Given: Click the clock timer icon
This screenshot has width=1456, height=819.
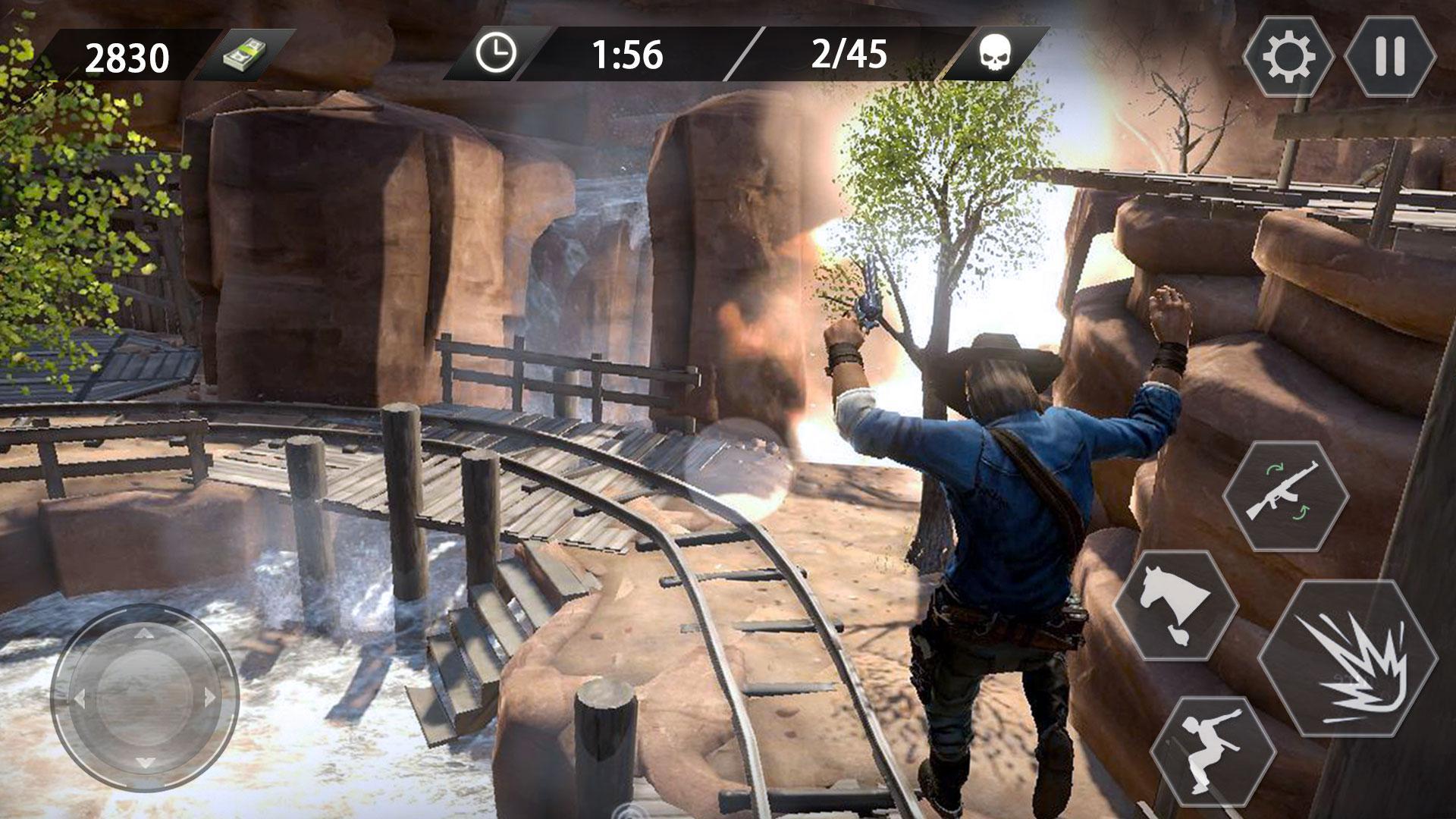Looking at the screenshot, I should click(x=497, y=53).
